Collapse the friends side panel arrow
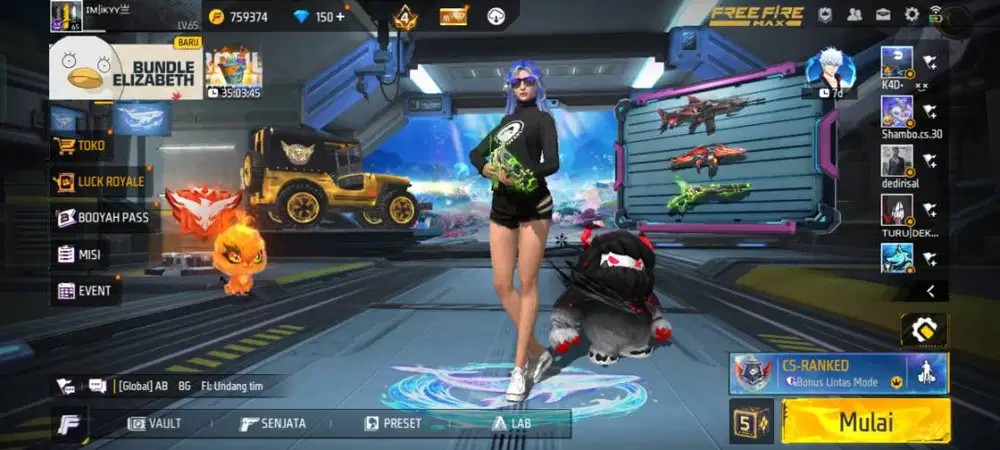The width and height of the screenshot is (1000, 450). 931,291
